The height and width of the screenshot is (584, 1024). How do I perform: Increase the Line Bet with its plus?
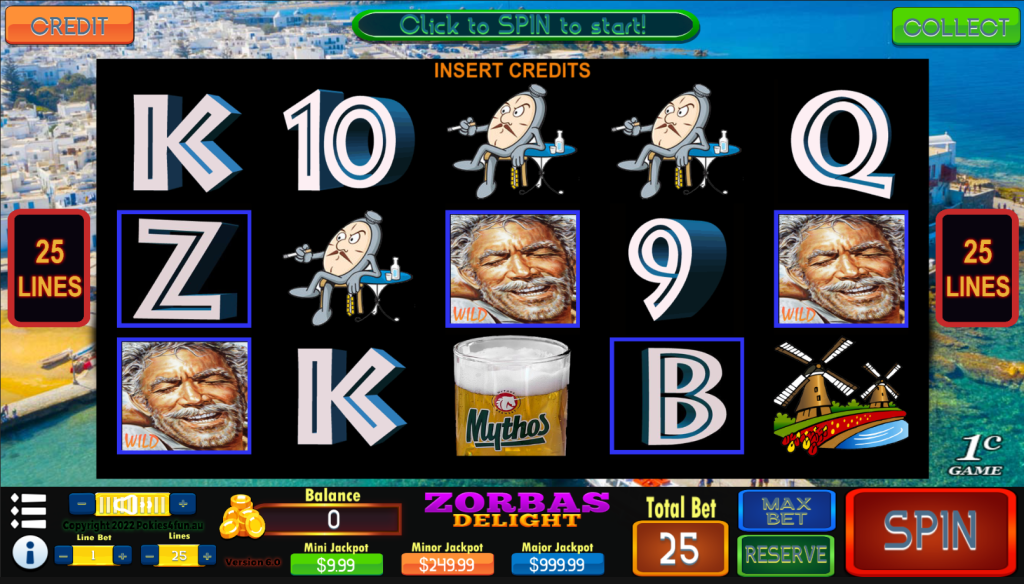123,555
